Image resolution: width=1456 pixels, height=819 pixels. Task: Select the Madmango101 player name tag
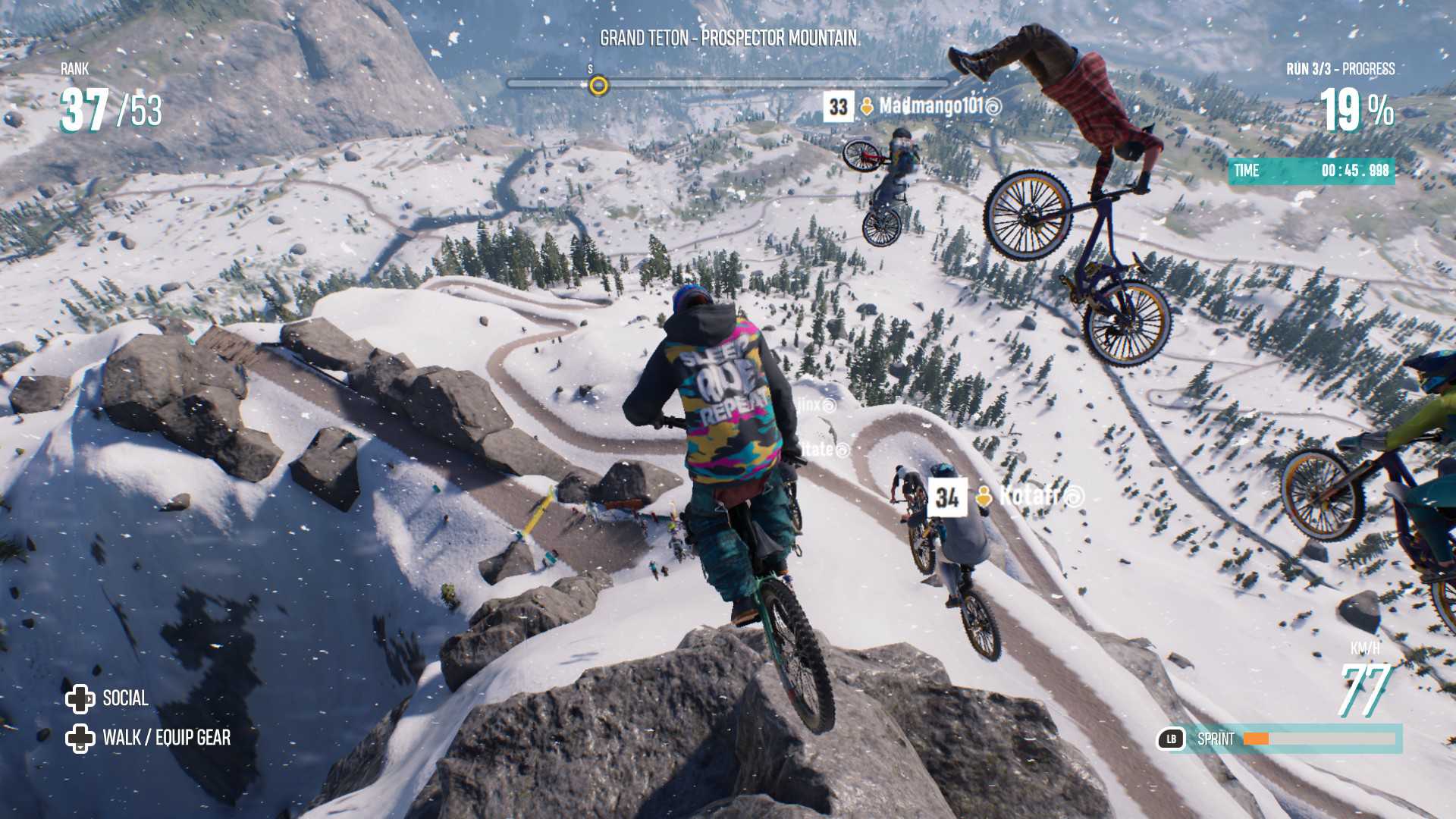click(930, 106)
